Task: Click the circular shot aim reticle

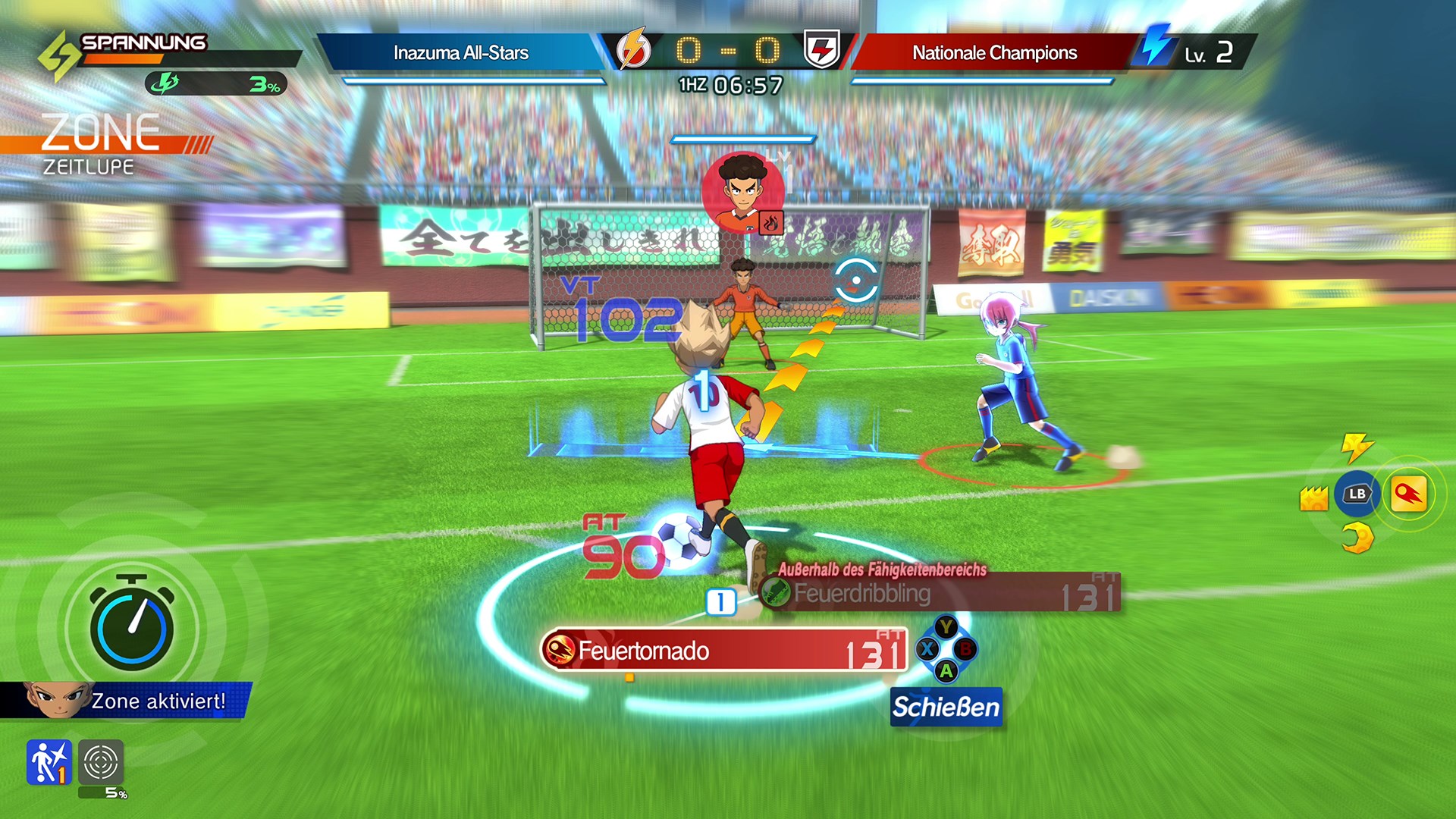Action: (855, 281)
